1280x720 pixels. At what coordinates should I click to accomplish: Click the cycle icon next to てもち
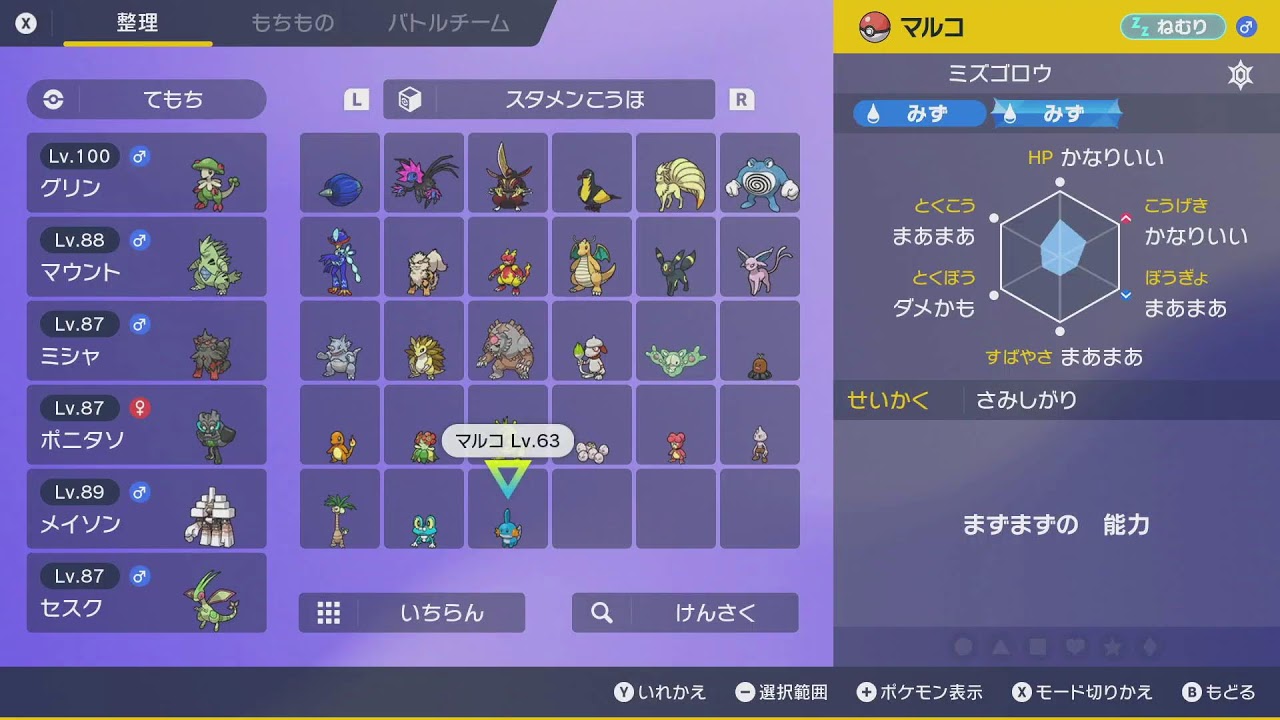[x=51, y=99]
